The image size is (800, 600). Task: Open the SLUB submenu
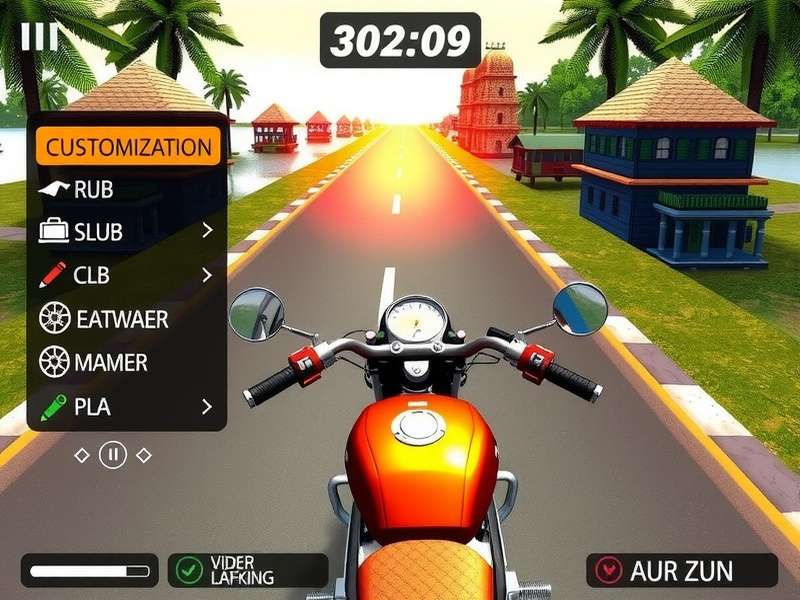(x=127, y=232)
